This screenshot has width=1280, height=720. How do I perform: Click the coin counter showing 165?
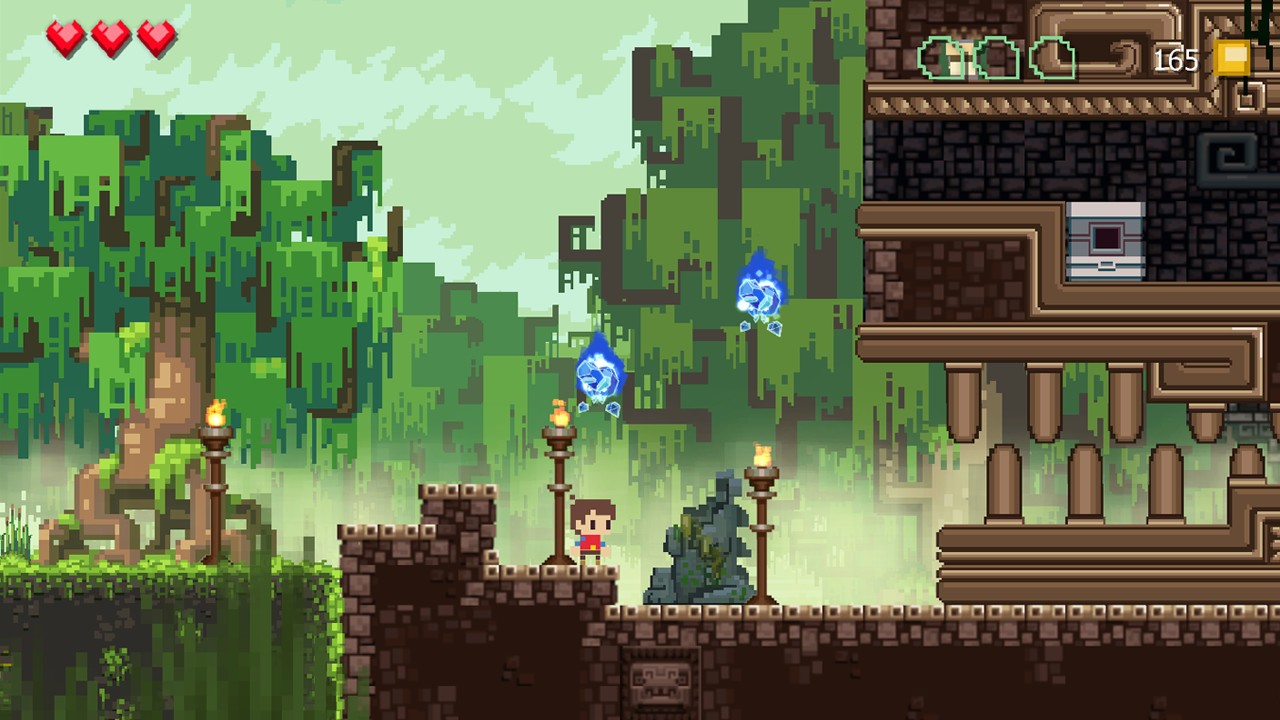[x=1176, y=60]
